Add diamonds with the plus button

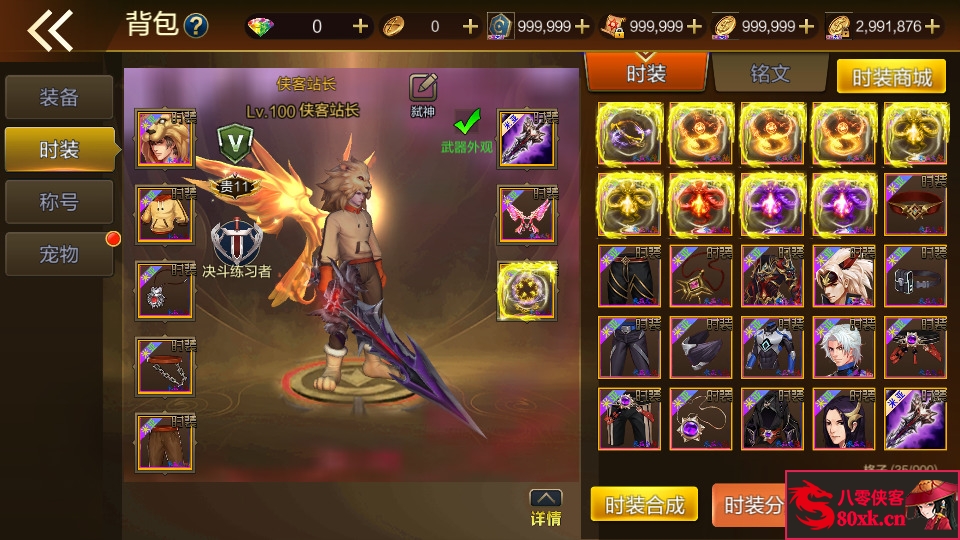click(x=360, y=27)
